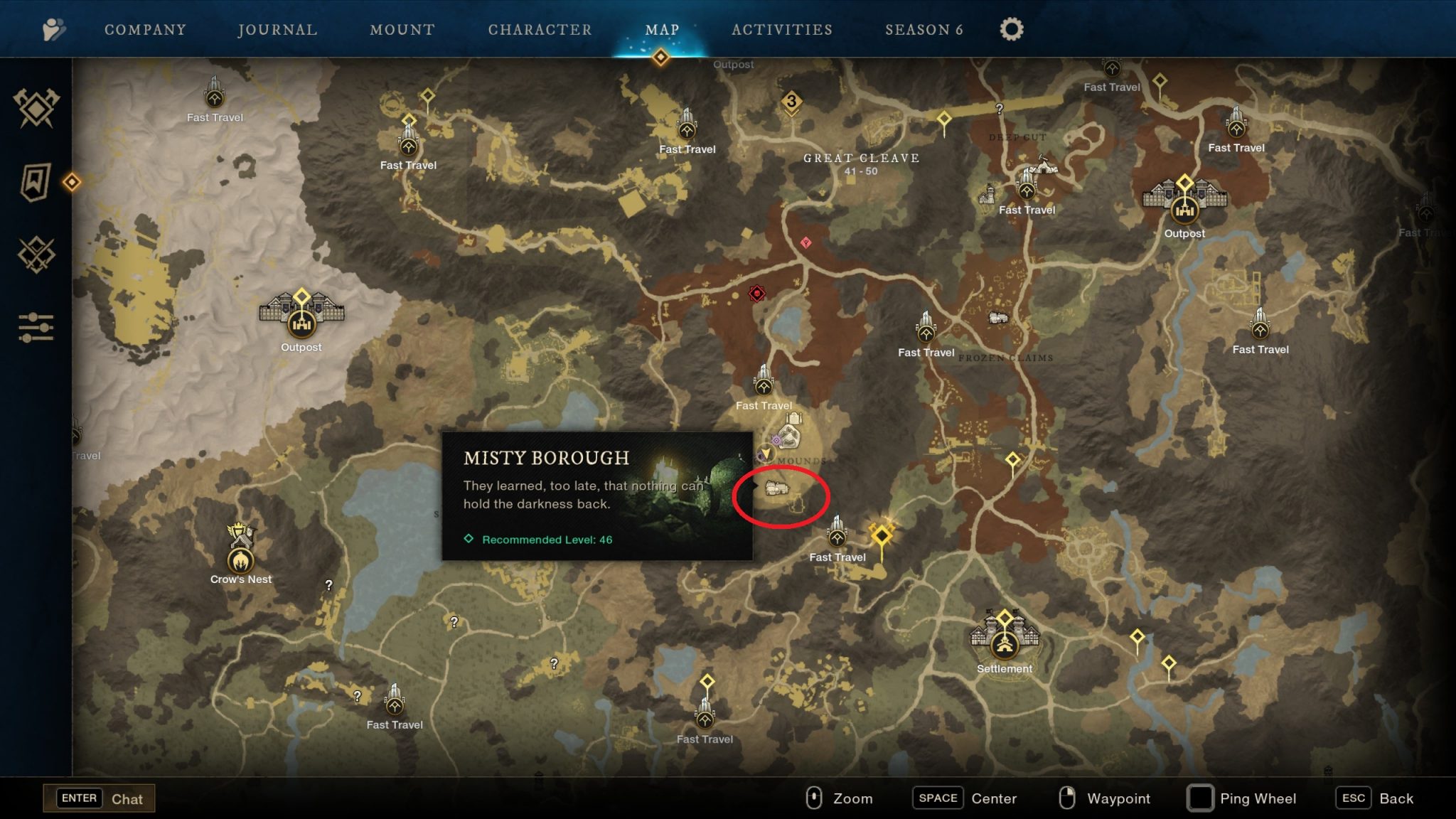Click the numbered 3 marker in Great Cleave

tap(792, 101)
